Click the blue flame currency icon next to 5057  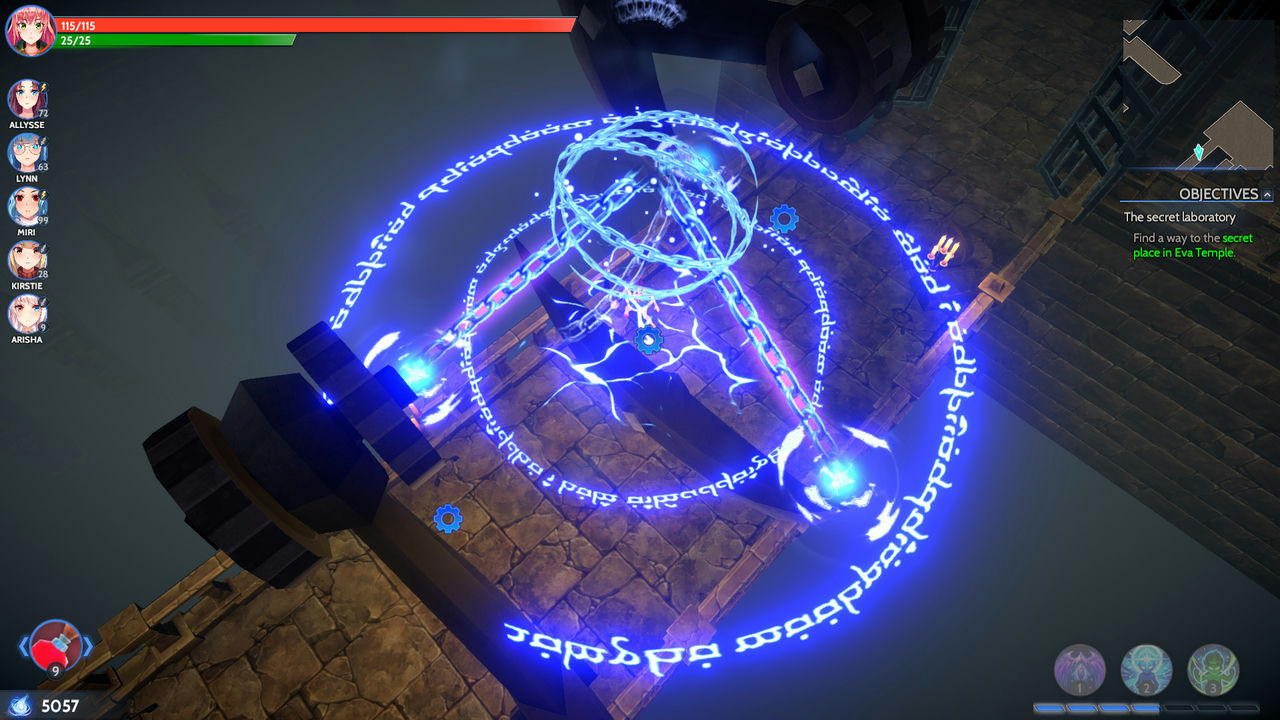click(x=21, y=705)
